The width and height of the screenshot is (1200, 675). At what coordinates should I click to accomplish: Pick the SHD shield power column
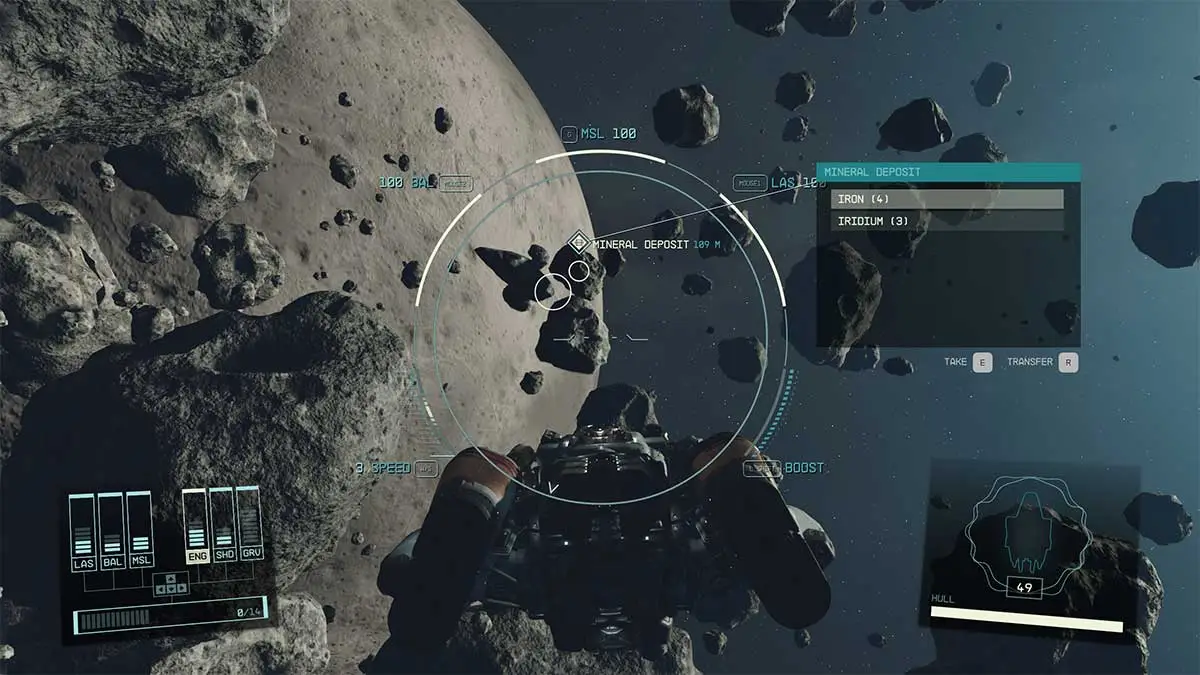point(222,525)
